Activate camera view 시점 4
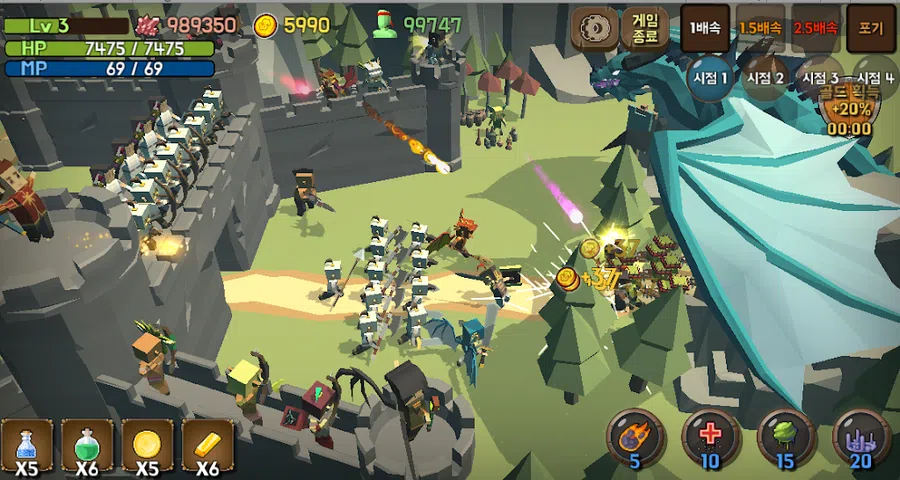900x480 pixels. tap(874, 79)
